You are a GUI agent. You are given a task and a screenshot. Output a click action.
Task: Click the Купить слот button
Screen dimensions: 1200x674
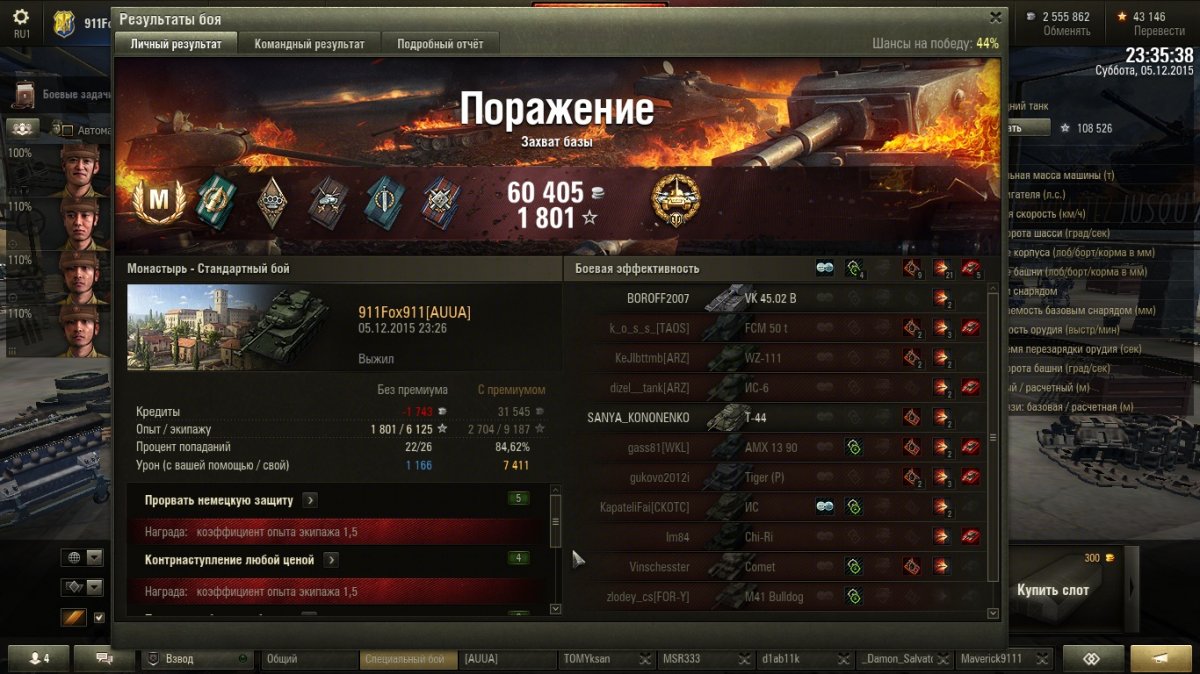1052,589
